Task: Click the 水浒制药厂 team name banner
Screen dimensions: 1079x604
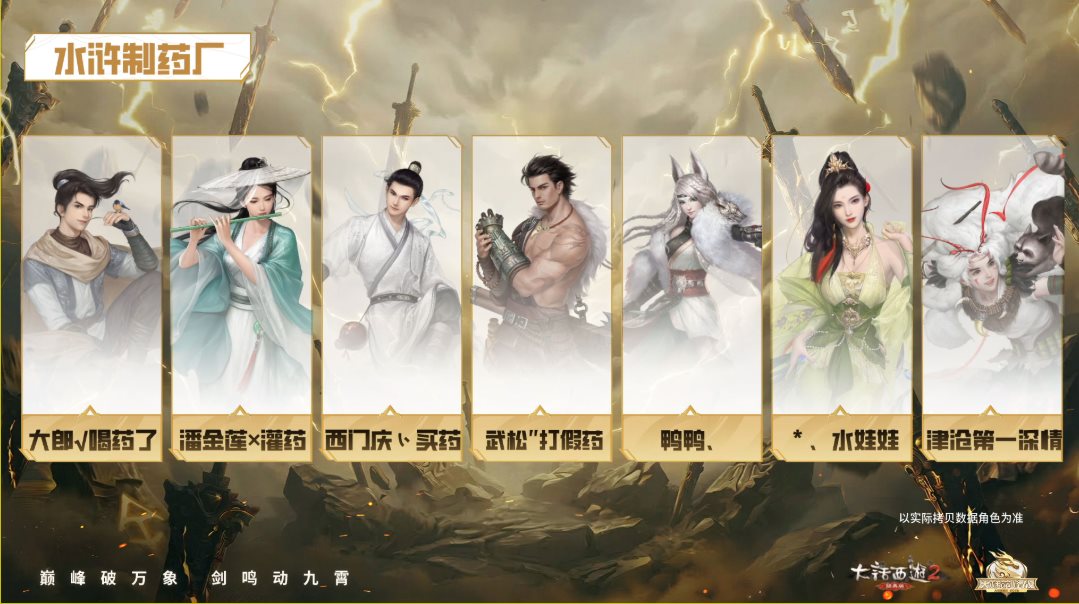Action: click(137, 57)
